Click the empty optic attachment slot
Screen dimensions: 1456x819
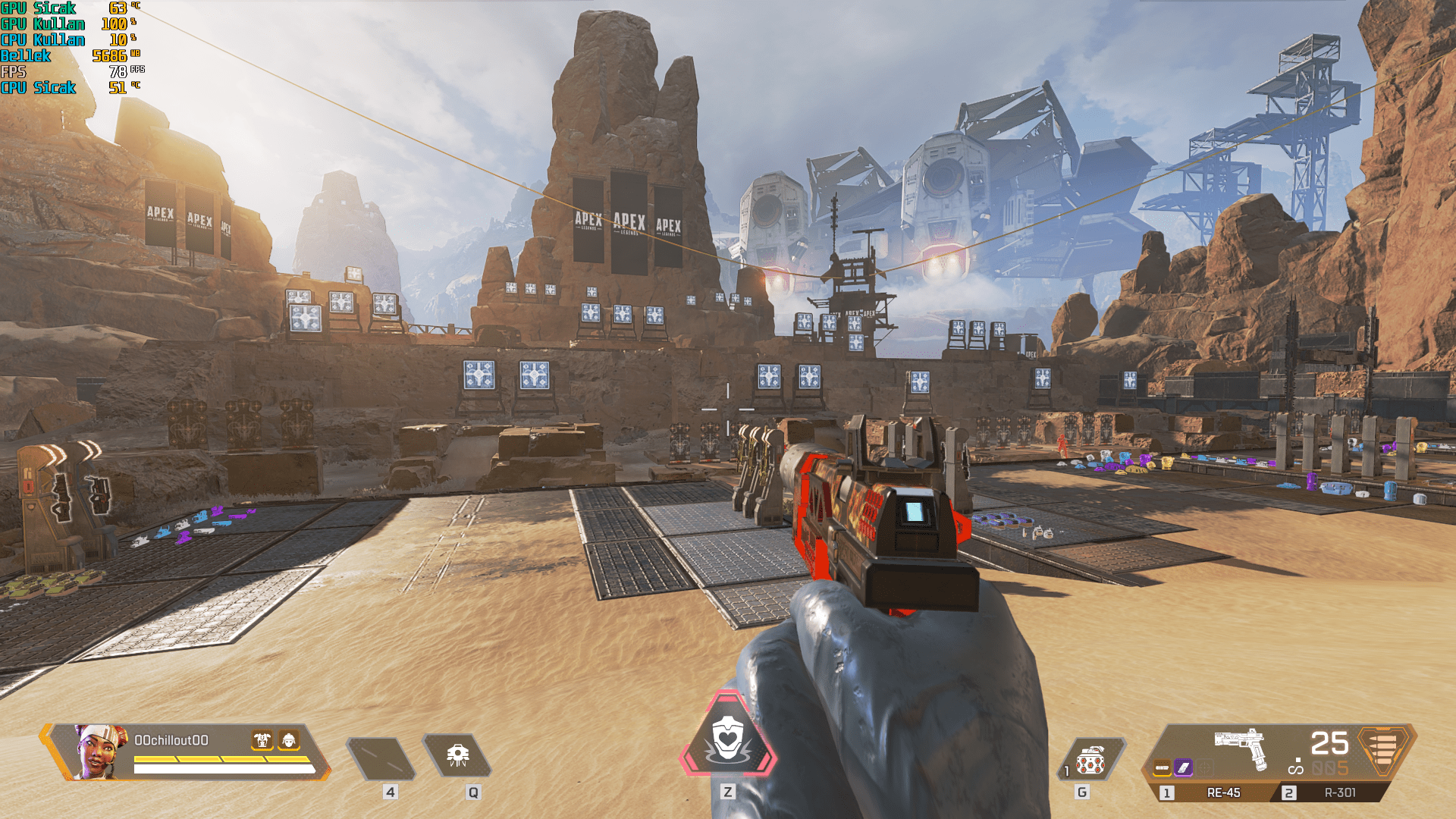point(1204,768)
